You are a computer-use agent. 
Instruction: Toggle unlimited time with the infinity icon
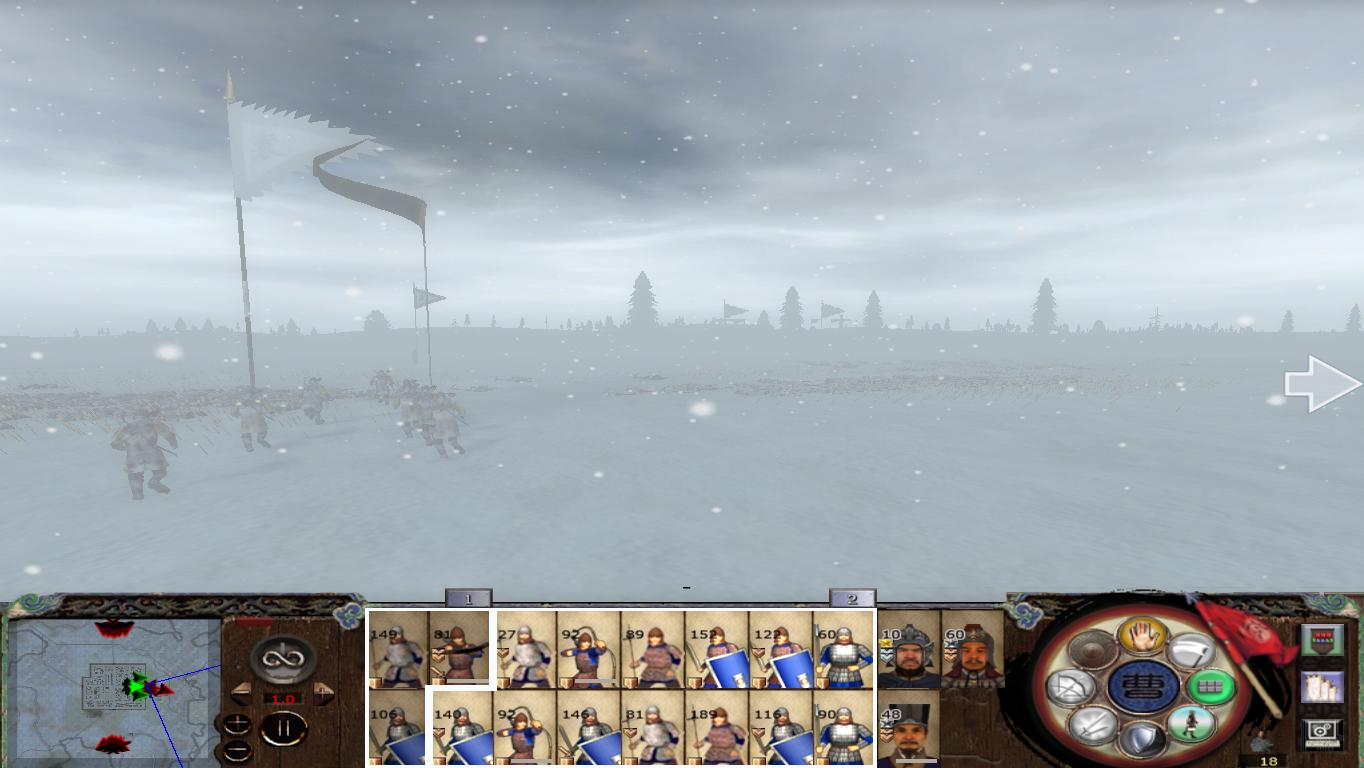[x=280, y=659]
